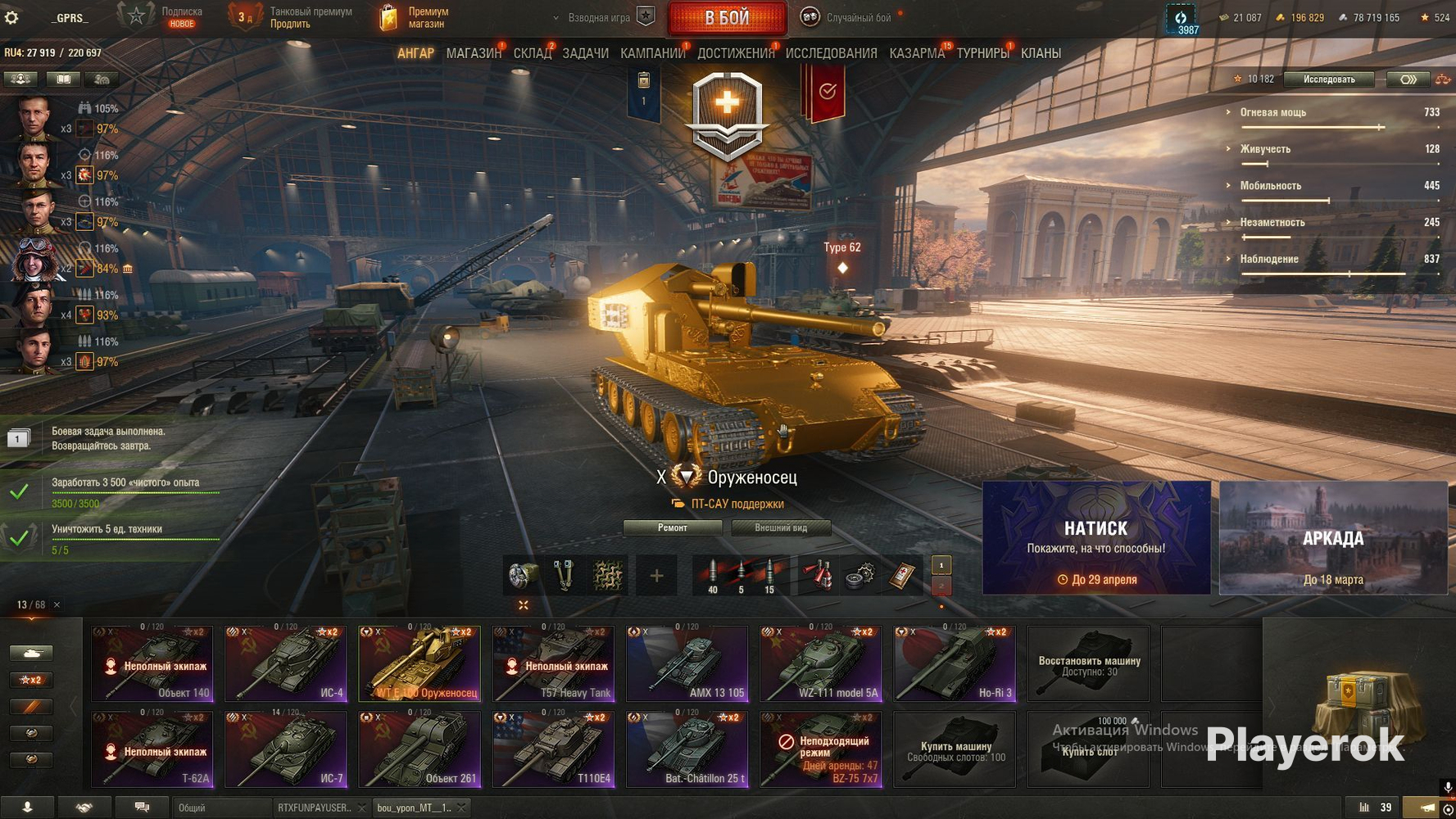Open the СКЛАД tab
Viewport: 1456px width, 819px height.
[532, 53]
